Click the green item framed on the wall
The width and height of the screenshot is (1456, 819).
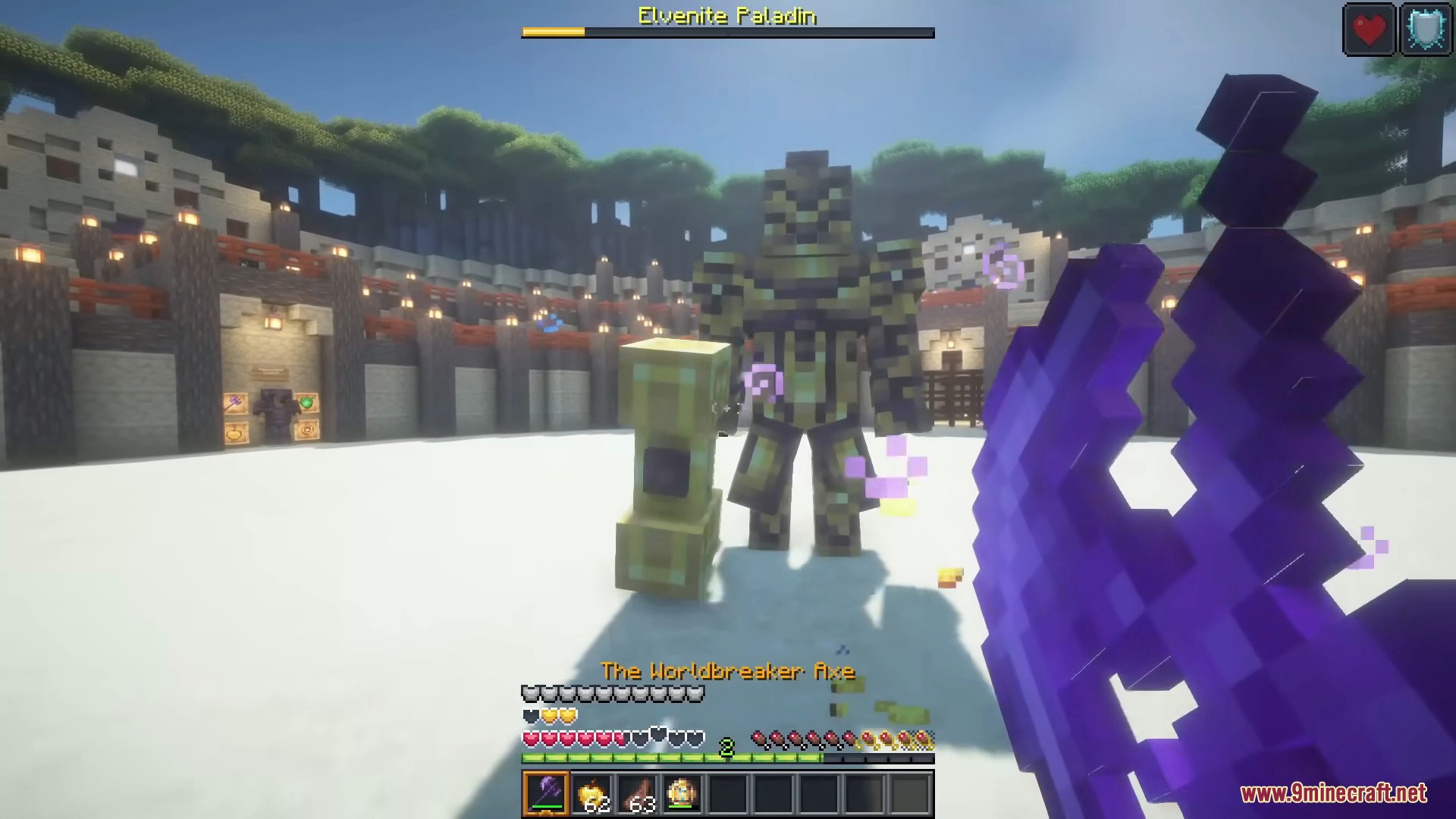click(x=306, y=403)
